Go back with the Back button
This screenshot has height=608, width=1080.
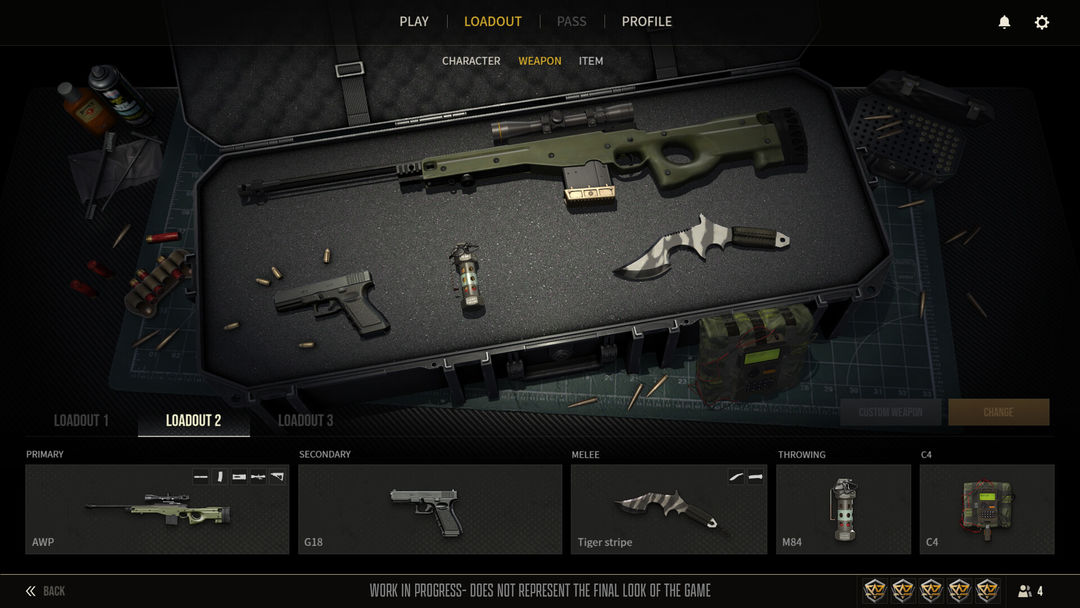tap(46, 591)
